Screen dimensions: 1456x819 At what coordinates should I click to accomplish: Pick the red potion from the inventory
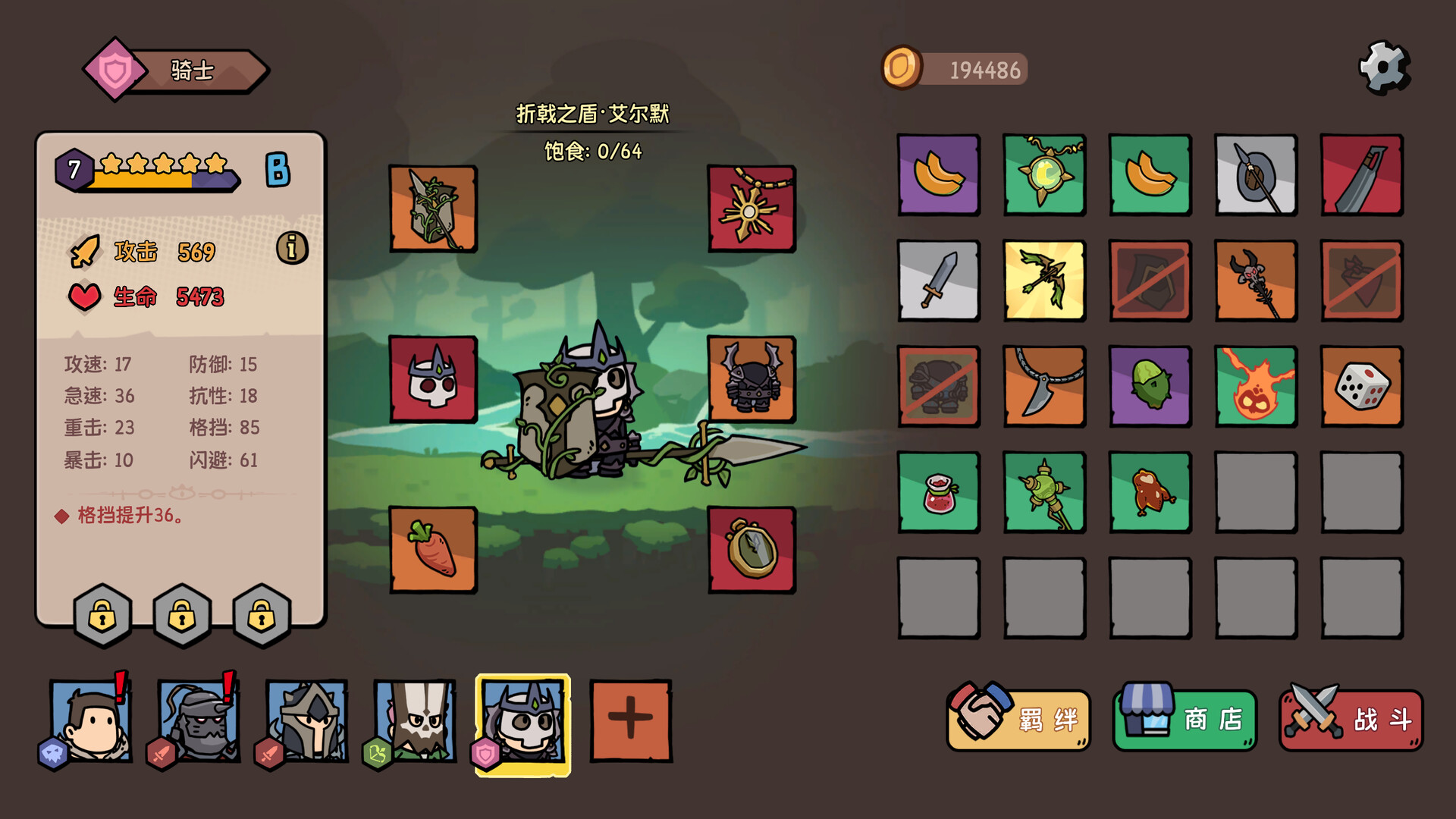tap(938, 492)
